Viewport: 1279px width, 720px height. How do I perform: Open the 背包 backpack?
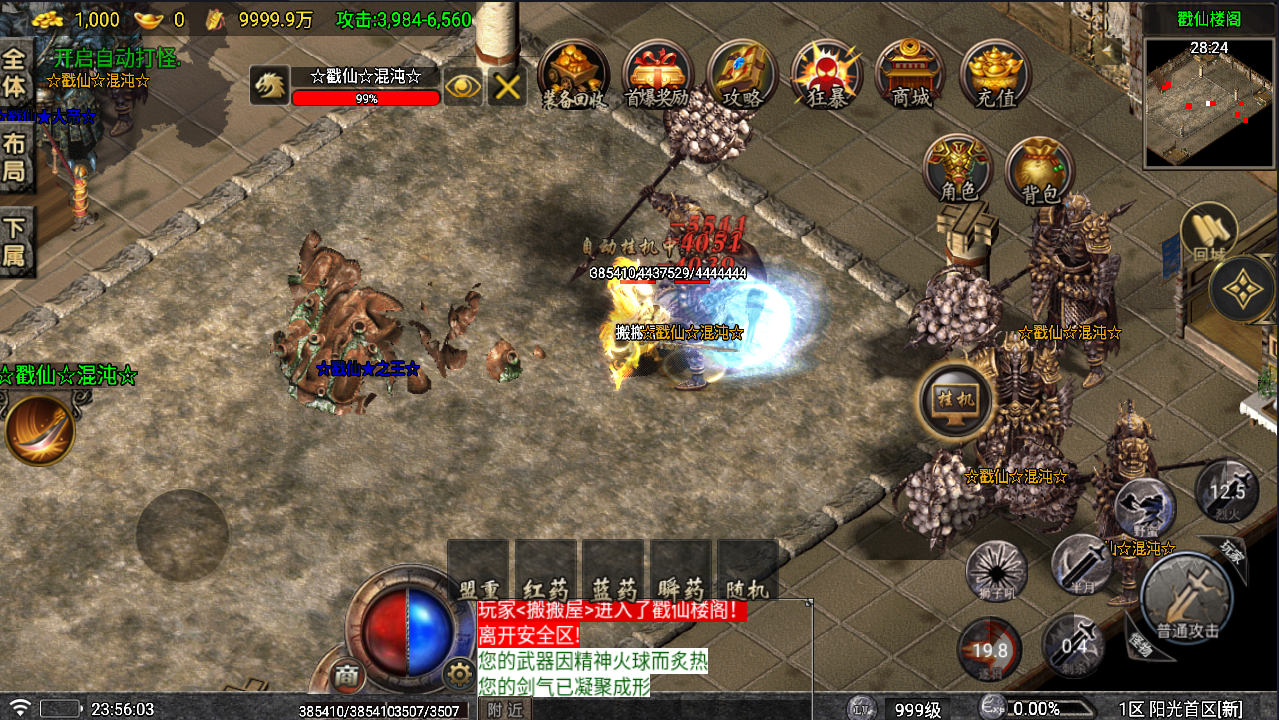1039,170
